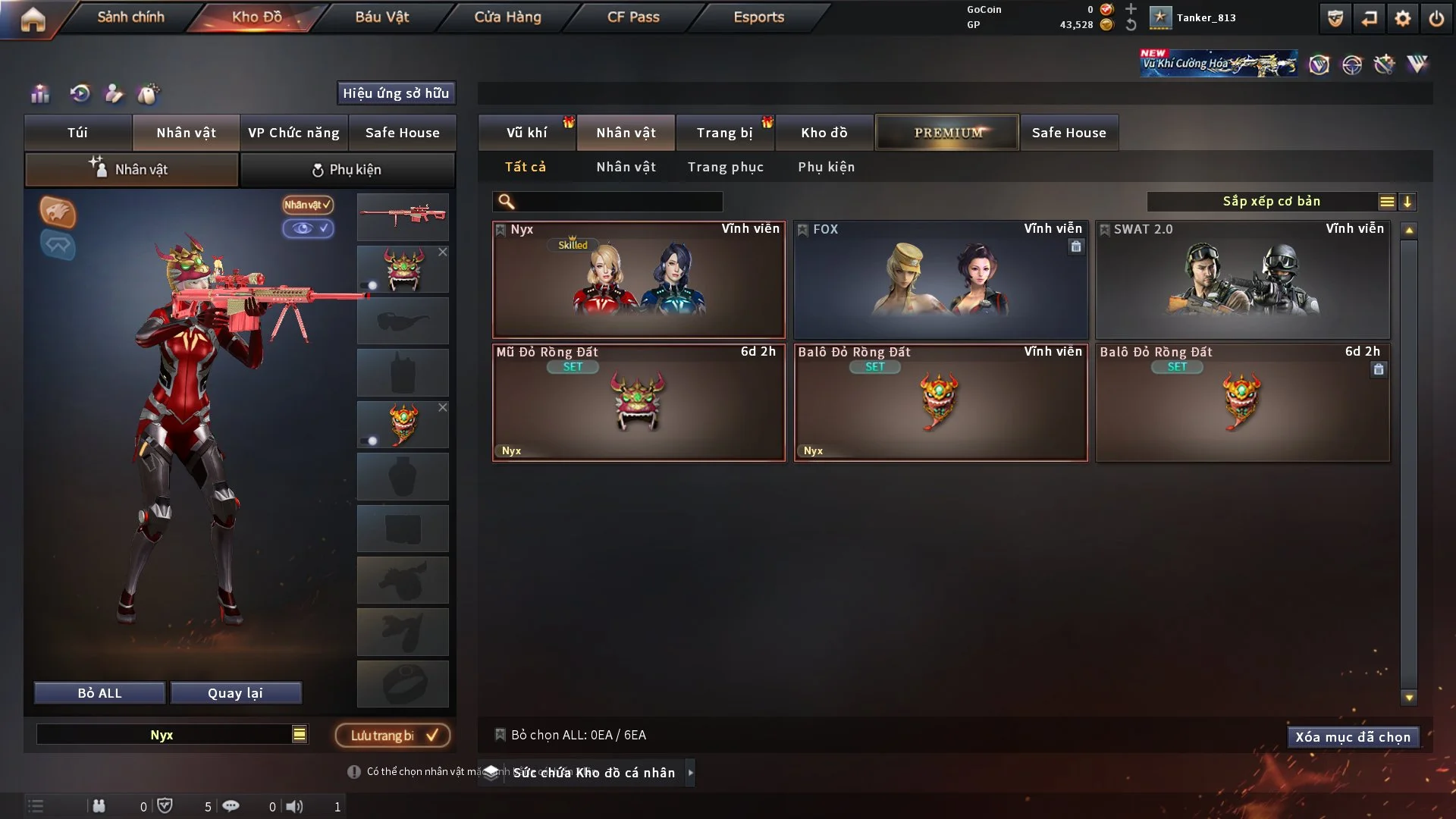Viewport: 1456px width, 819px height.
Task: Open the Trang bị tab
Action: [x=724, y=133]
